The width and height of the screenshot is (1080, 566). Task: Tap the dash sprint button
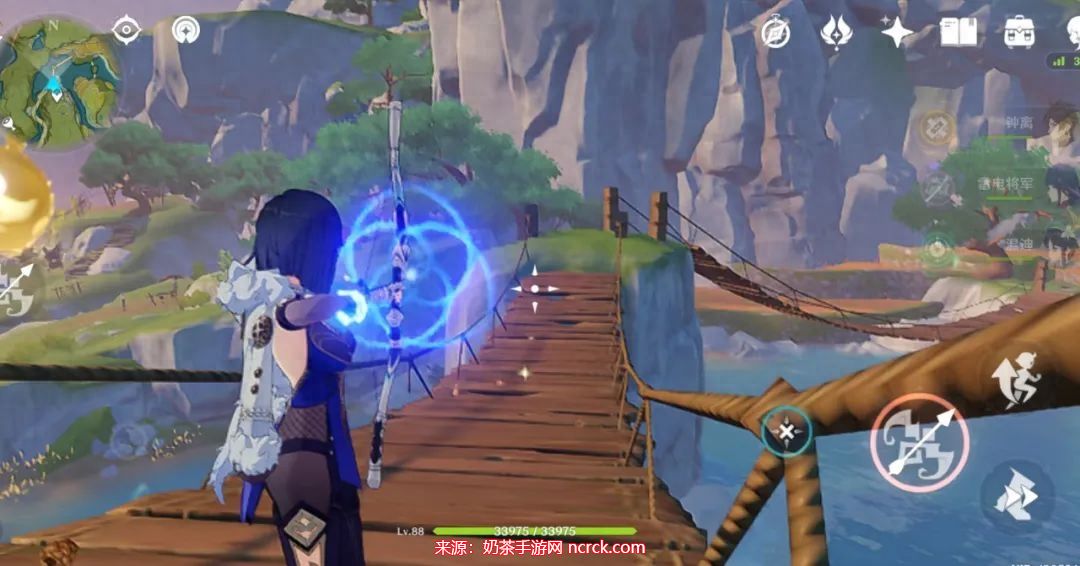pos(1014,495)
